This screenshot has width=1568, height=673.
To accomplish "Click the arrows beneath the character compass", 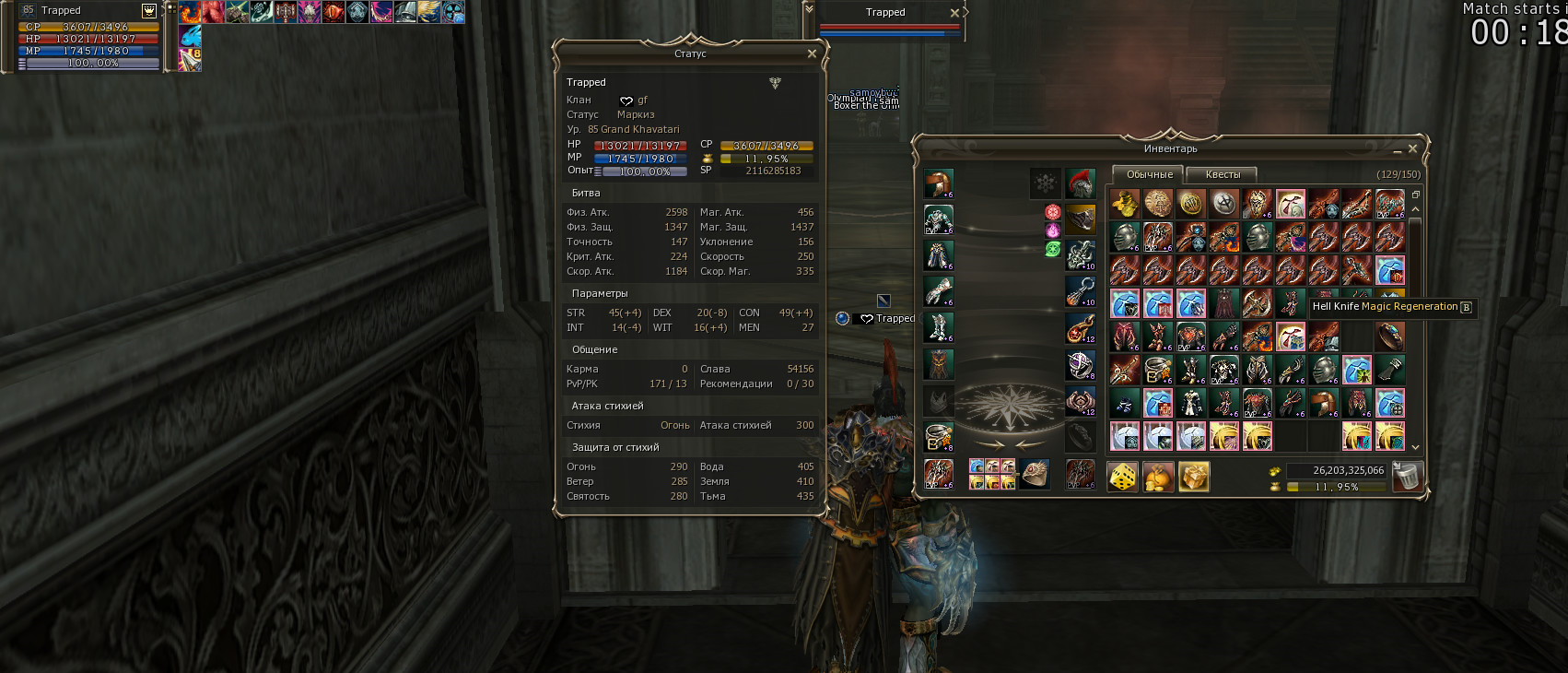I will [x=1012, y=443].
